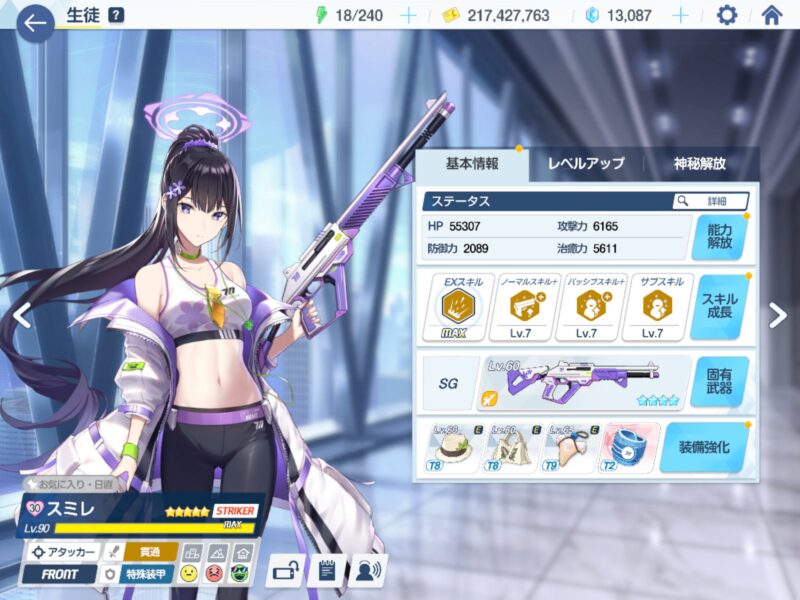
Task: Add pyroxene with the plus beside 13,087
Action: tap(681, 15)
